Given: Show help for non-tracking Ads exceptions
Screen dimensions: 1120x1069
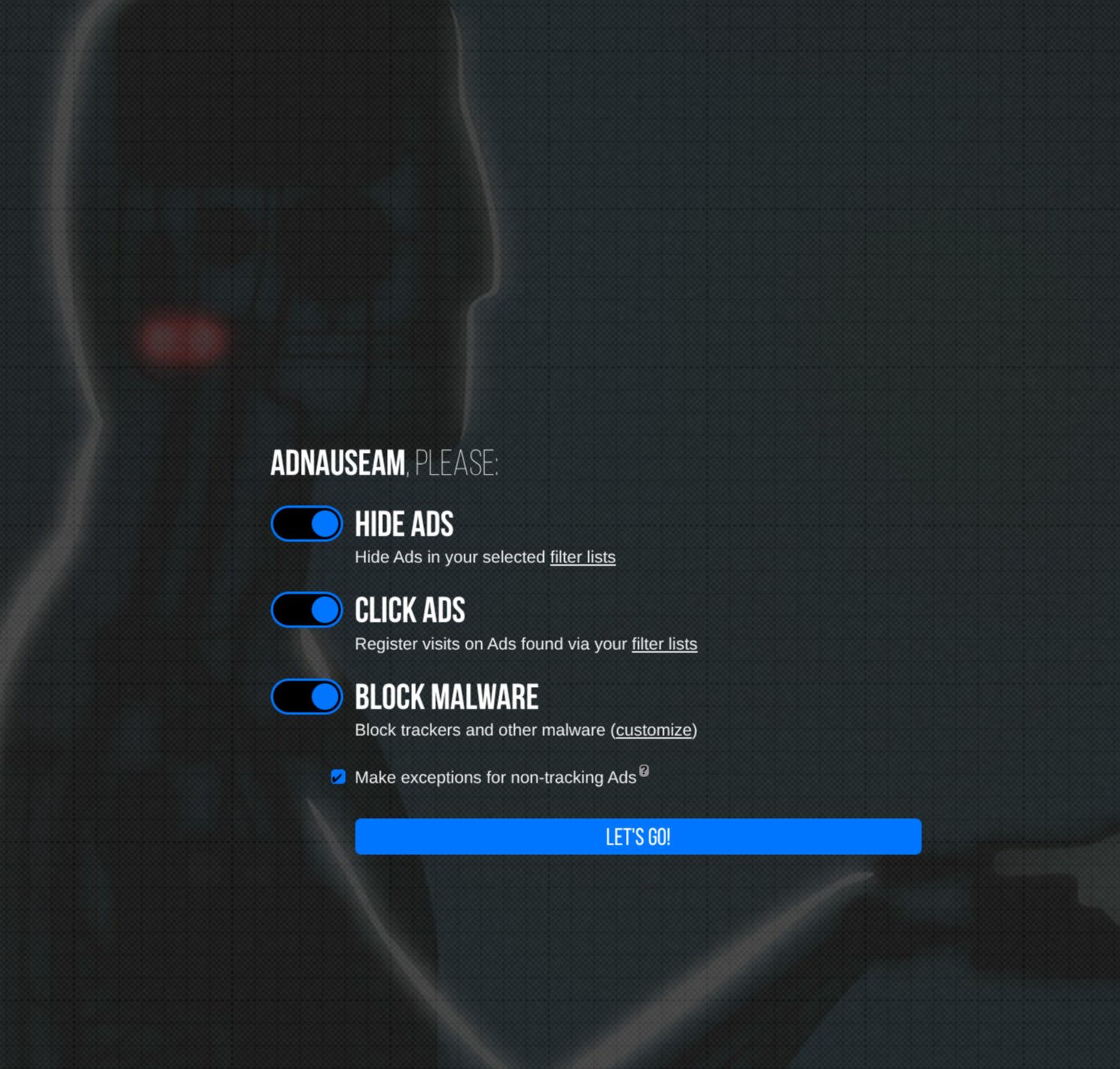Looking at the screenshot, I should click(x=644, y=771).
